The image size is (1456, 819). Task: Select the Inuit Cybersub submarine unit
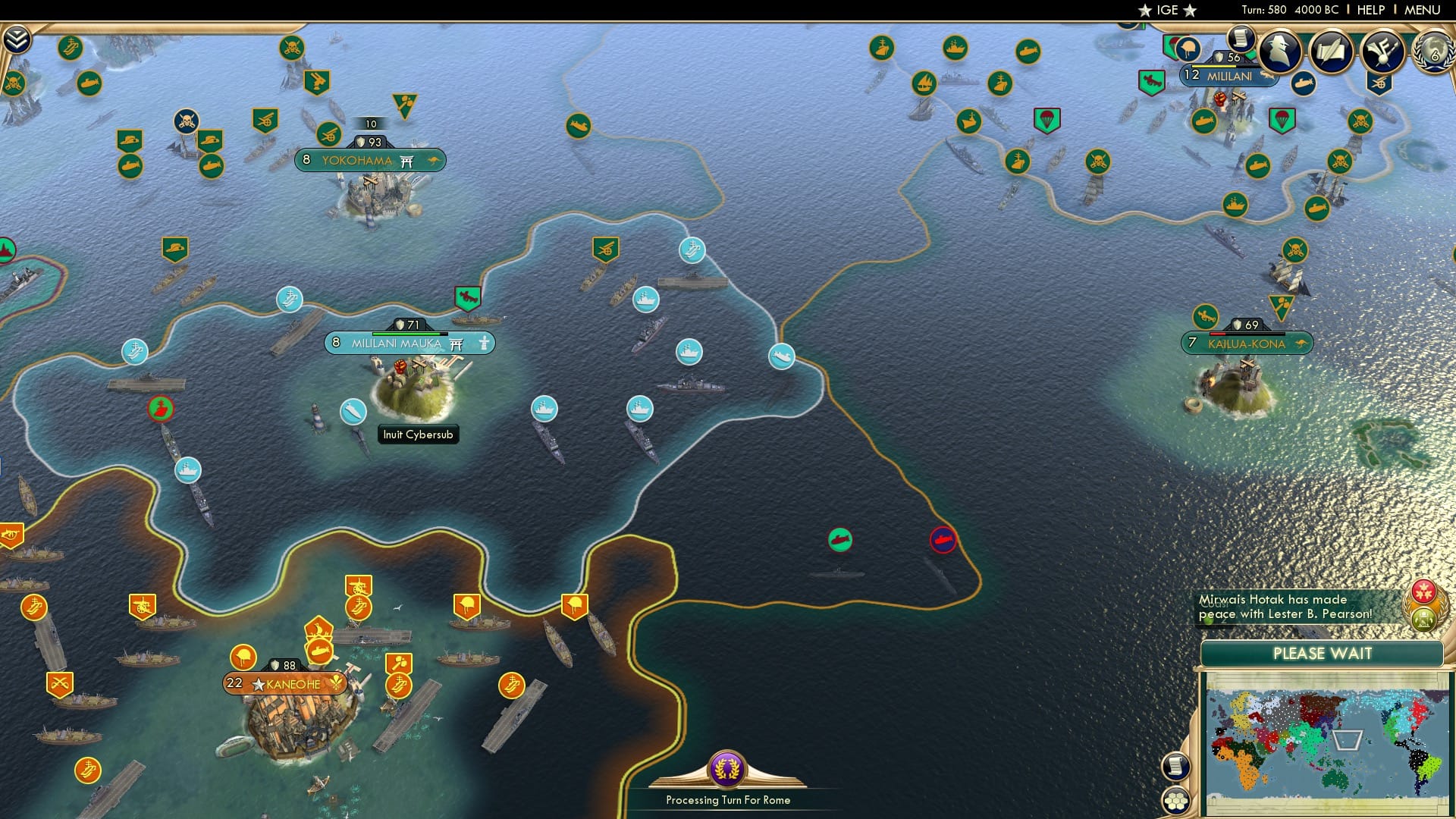355,413
